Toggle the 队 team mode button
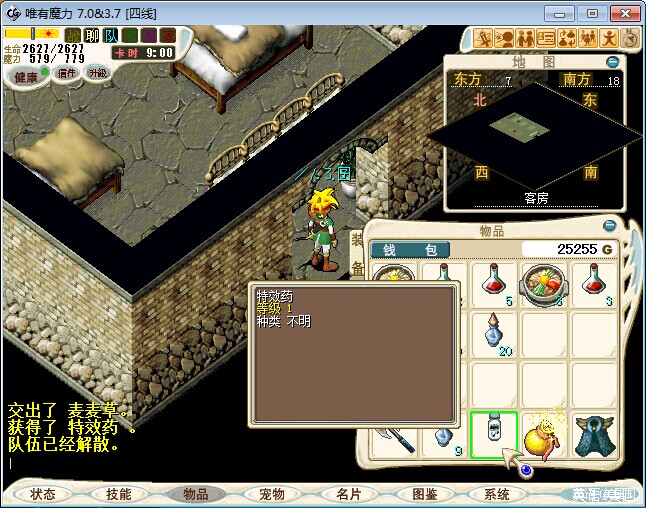The image size is (646, 508). tap(111, 36)
